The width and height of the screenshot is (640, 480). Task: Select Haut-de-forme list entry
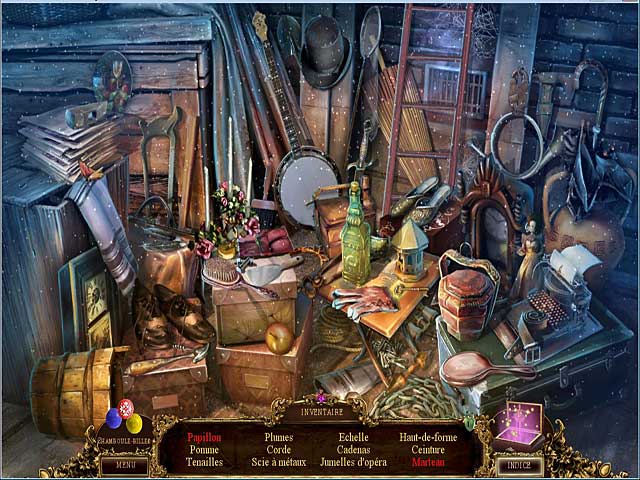coord(427,437)
